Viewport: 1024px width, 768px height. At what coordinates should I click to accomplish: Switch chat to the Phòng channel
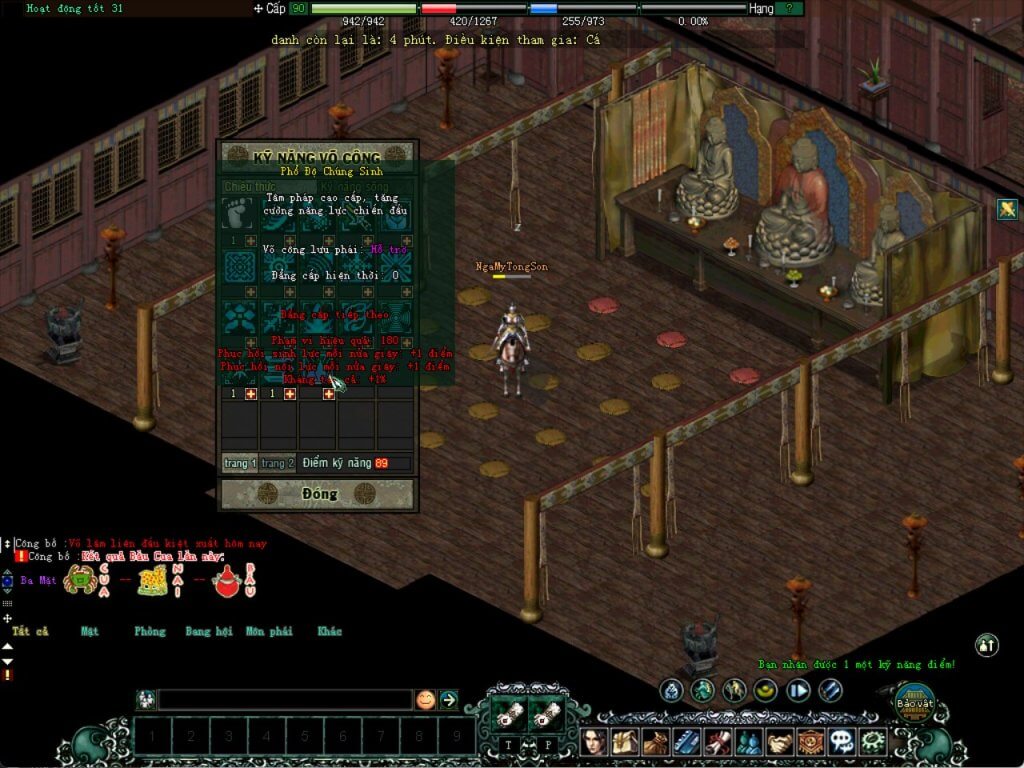coord(150,631)
